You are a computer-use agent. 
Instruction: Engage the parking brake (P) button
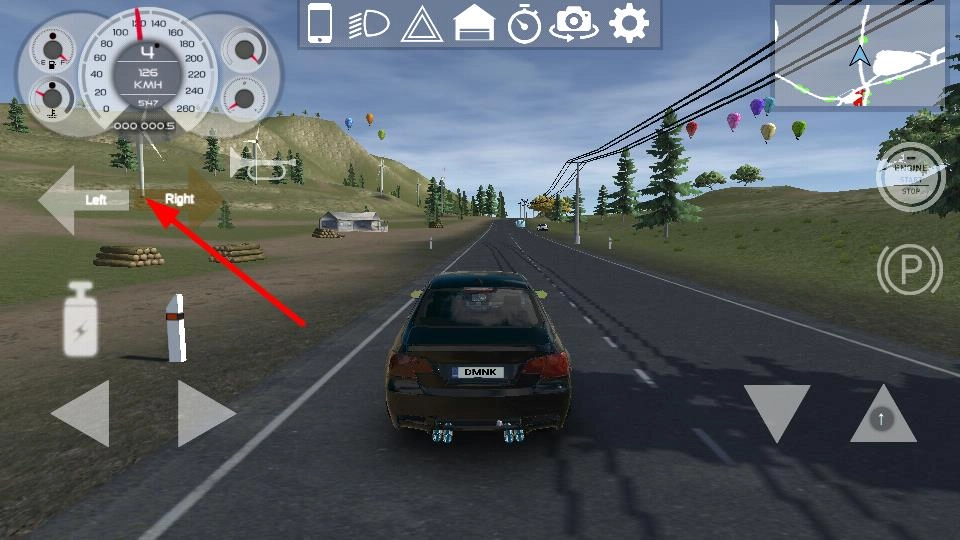(x=909, y=270)
